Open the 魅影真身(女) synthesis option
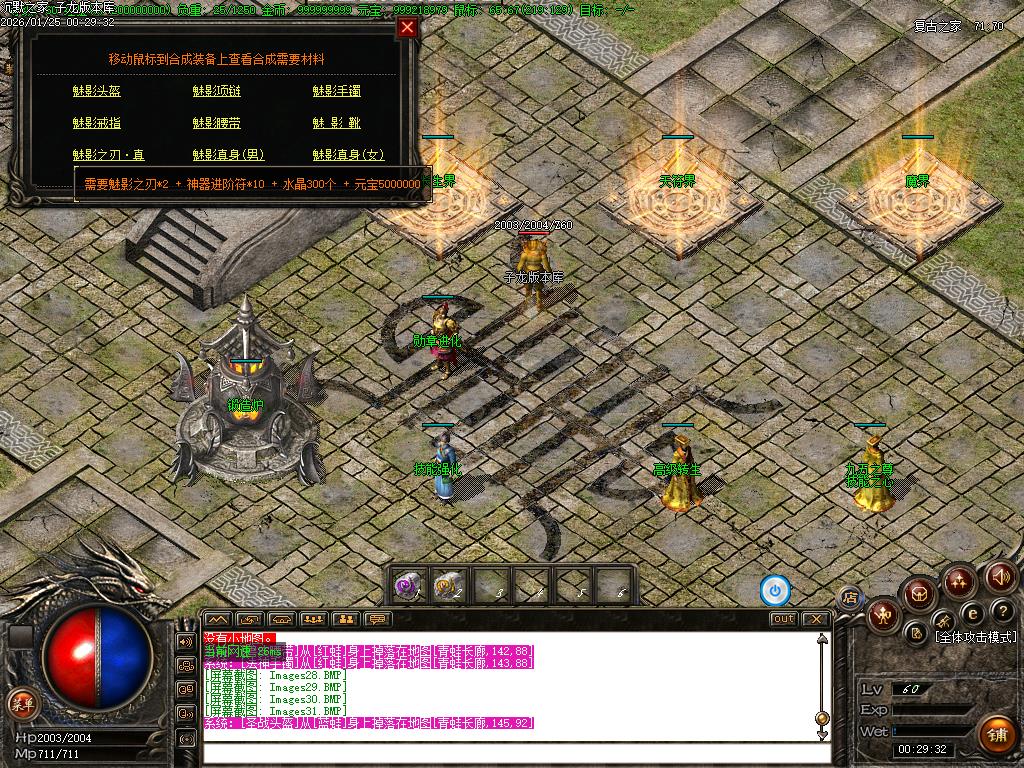Image resolution: width=1024 pixels, height=768 pixels. coord(348,155)
